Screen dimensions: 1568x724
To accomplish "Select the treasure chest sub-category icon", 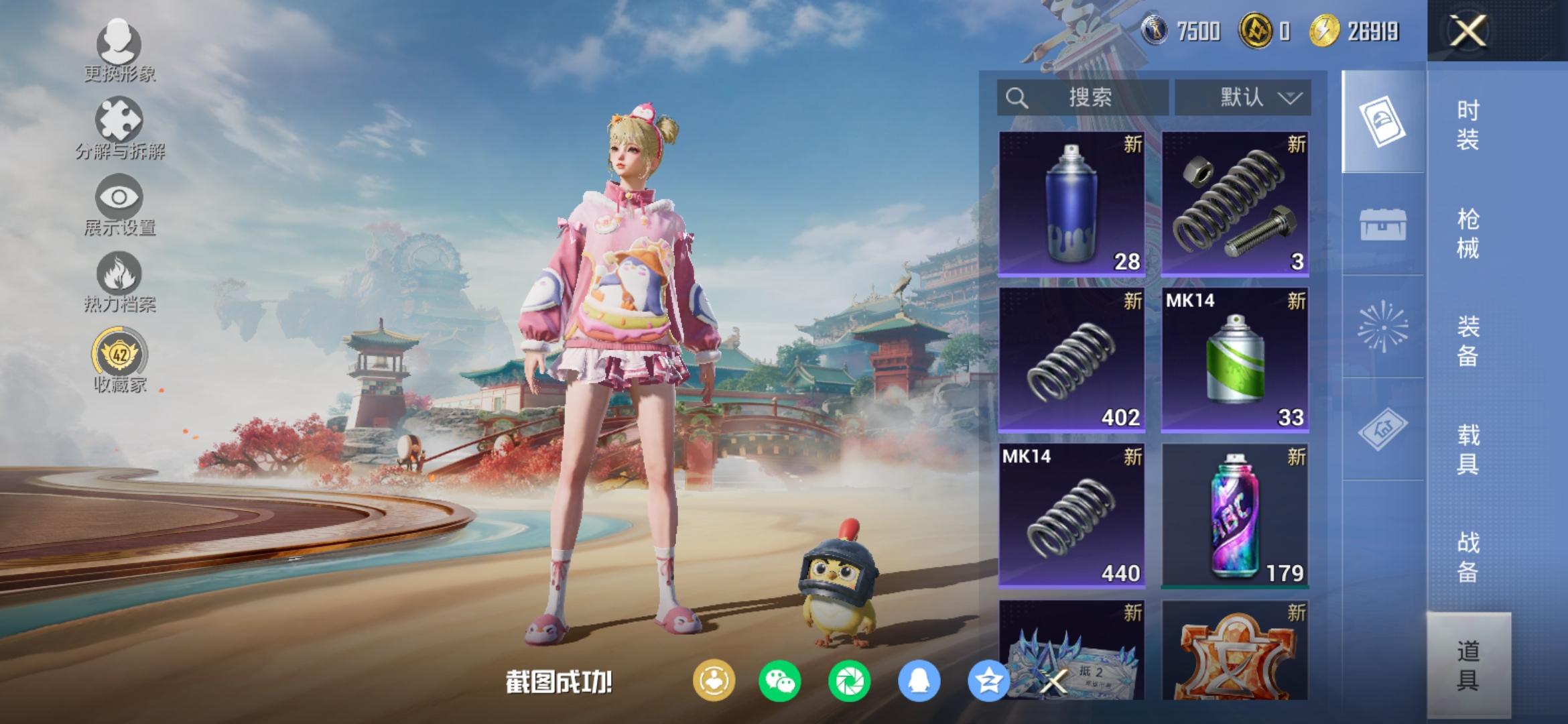I will (1382, 224).
